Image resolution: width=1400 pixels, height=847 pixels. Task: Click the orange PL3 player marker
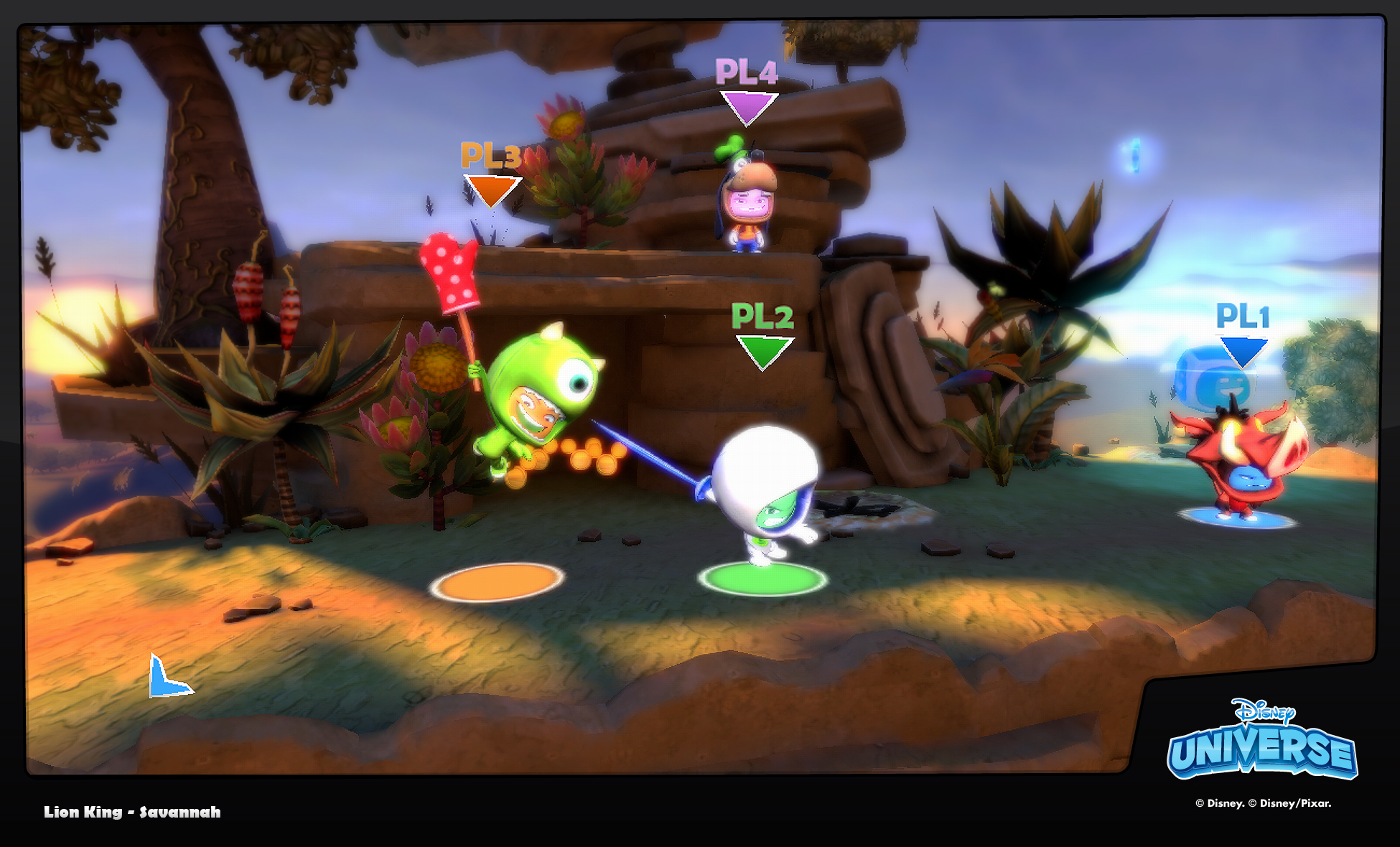492,174
